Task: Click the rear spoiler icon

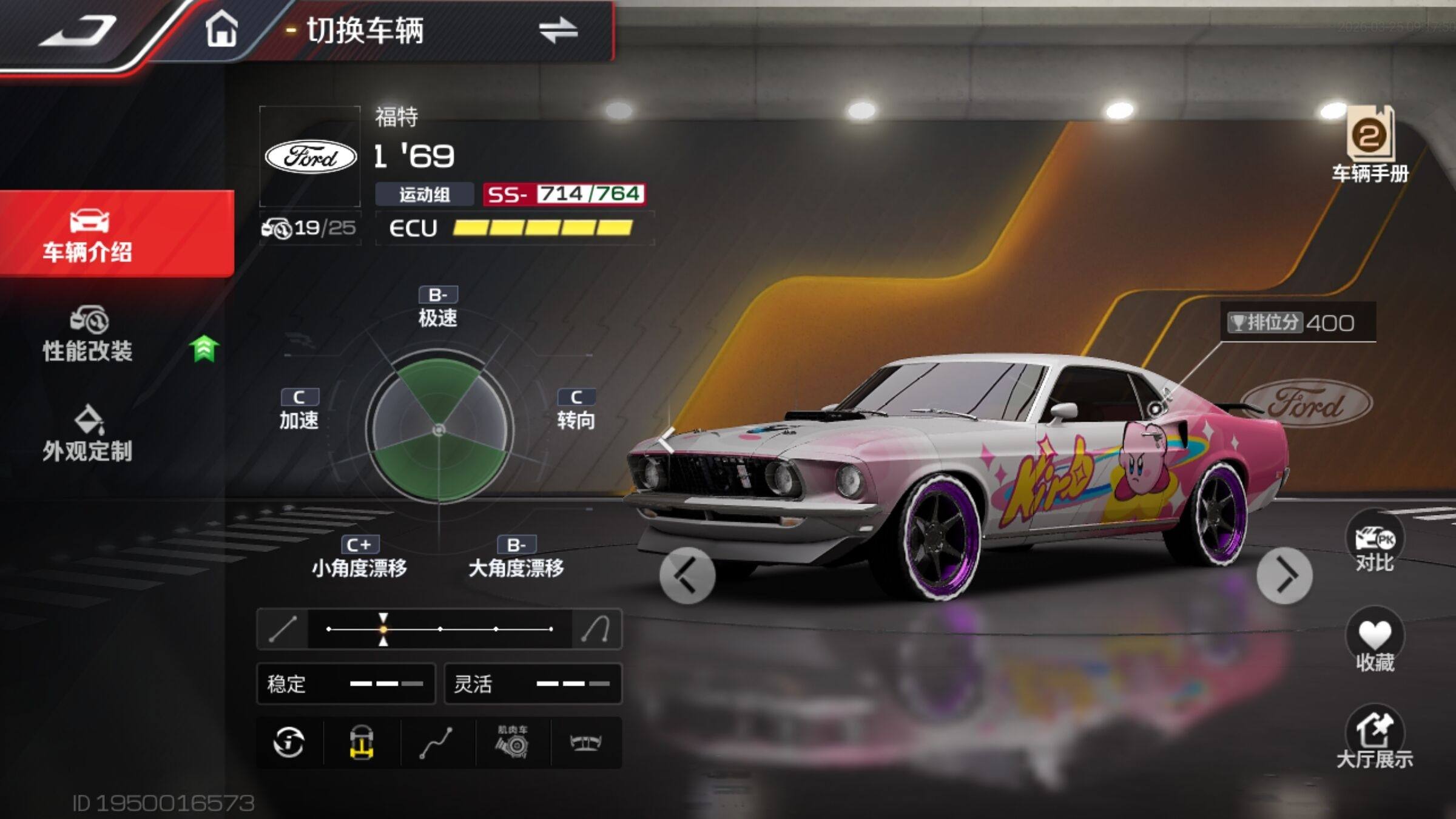Action: (585, 743)
